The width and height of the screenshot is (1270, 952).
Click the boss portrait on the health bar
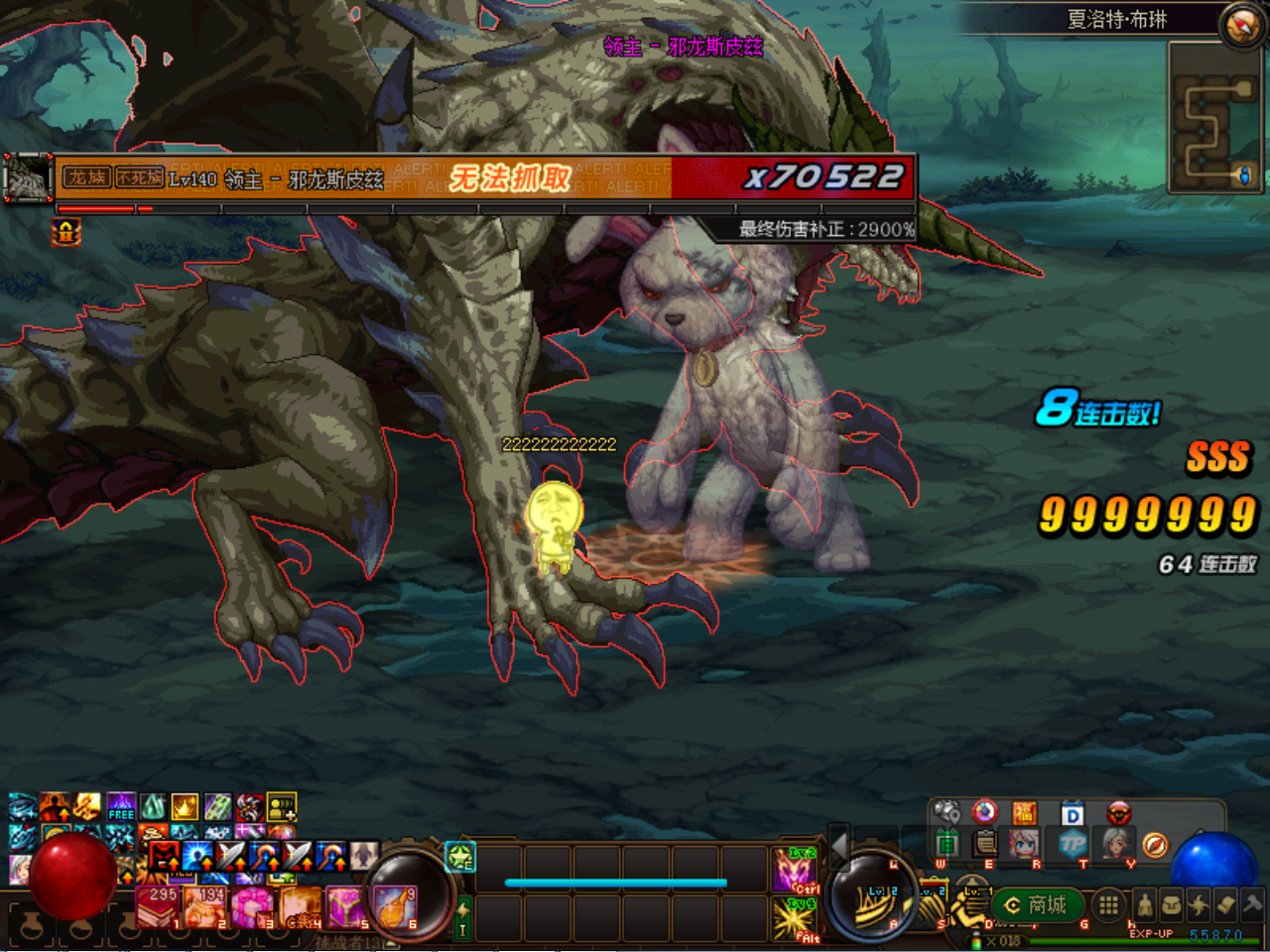(28, 178)
